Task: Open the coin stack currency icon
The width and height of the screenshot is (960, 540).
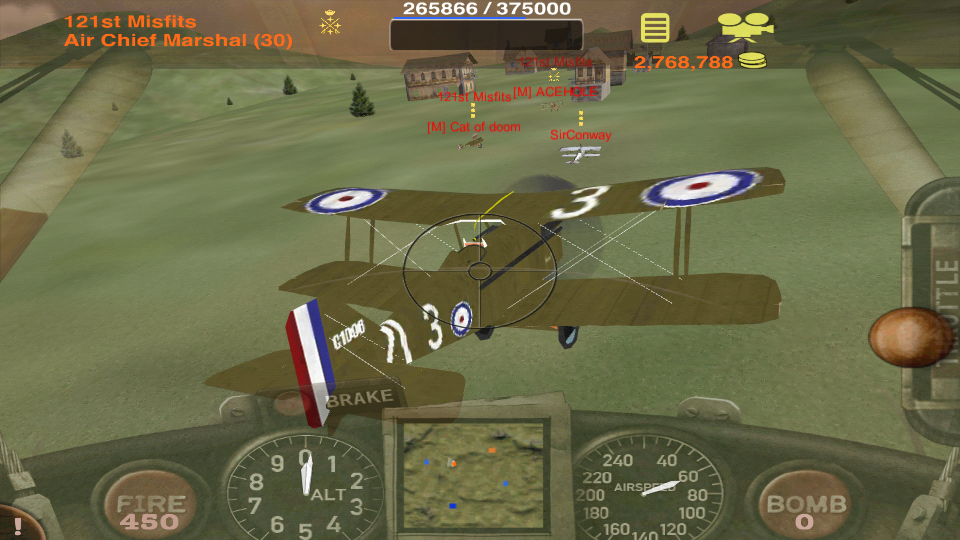Action: 753,61
